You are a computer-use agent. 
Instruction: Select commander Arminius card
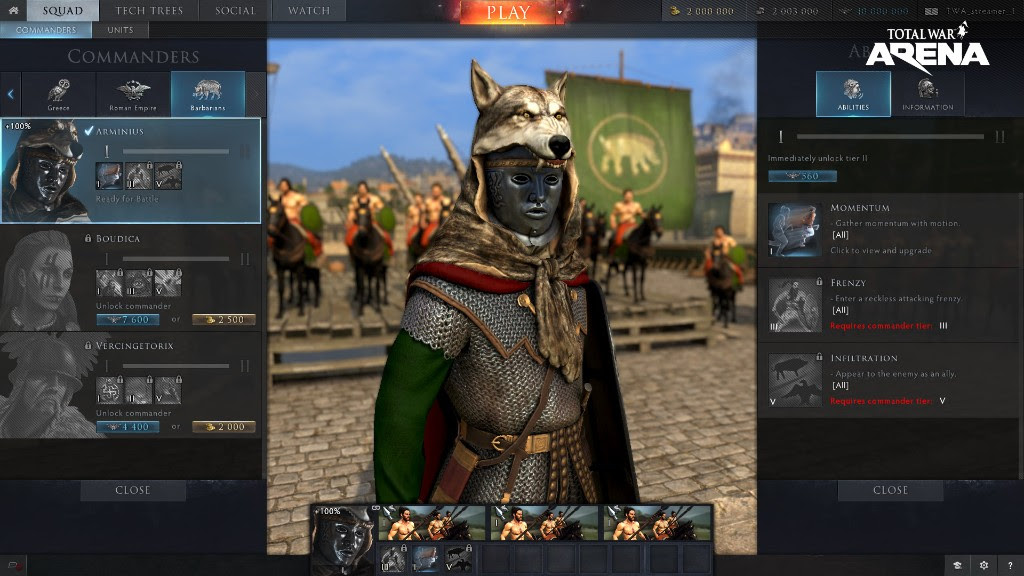tap(131, 170)
